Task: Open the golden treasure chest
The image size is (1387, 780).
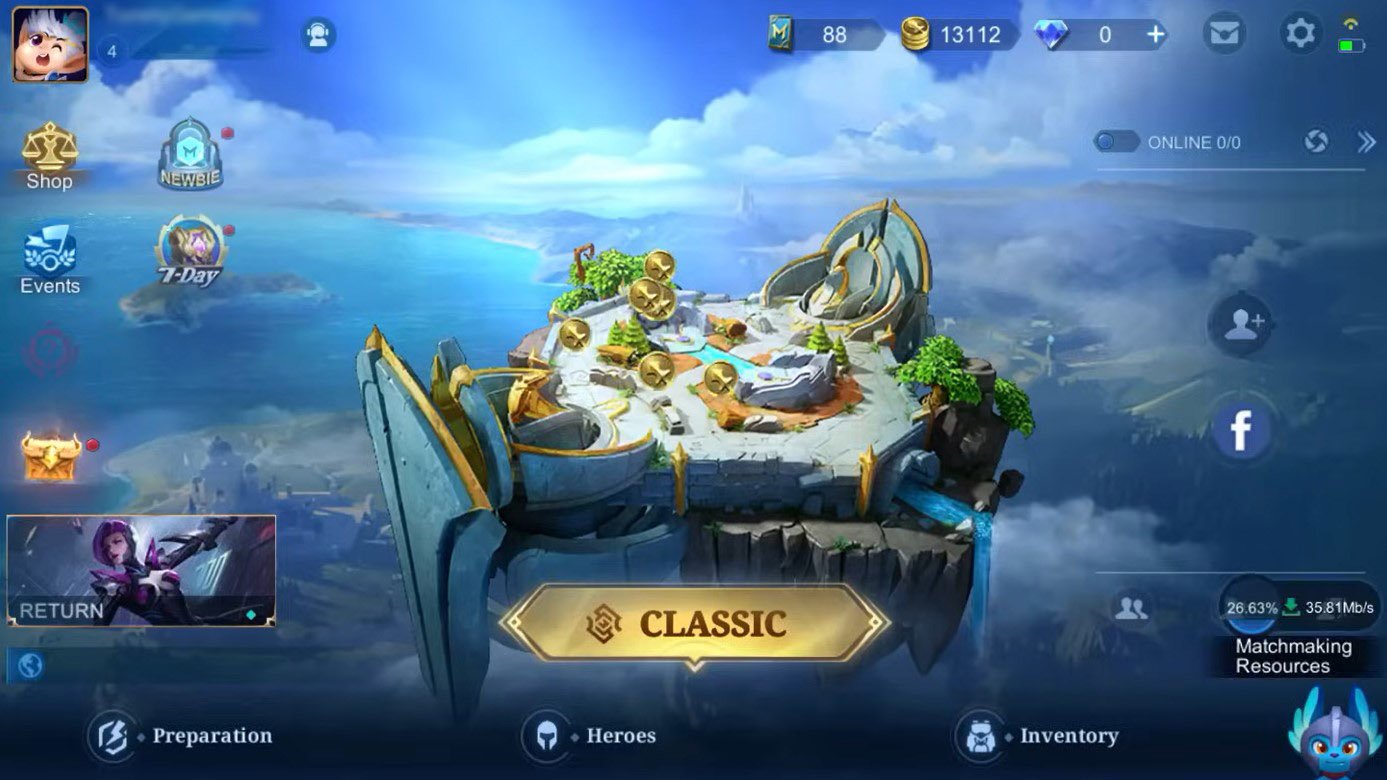Action: point(51,455)
